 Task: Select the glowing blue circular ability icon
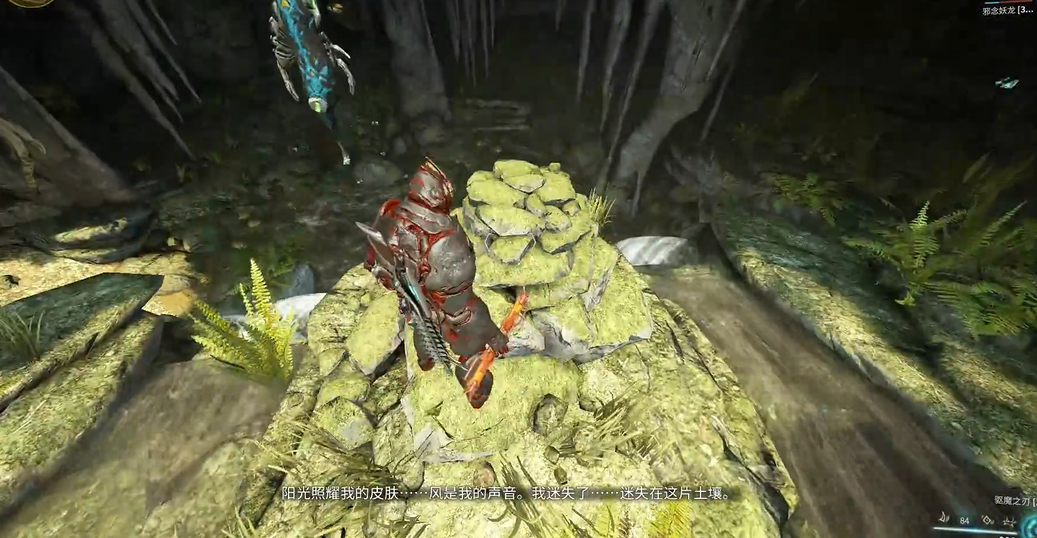coord(1030,527)
